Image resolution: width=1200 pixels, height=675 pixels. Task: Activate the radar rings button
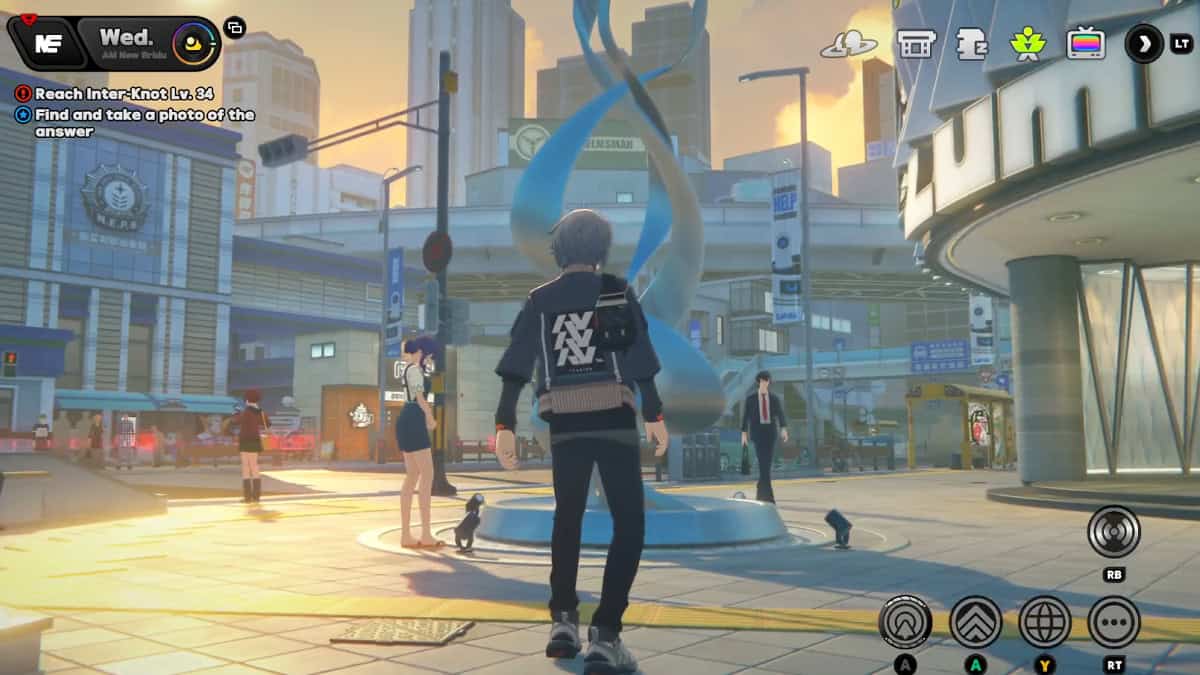pos(1113,531)
